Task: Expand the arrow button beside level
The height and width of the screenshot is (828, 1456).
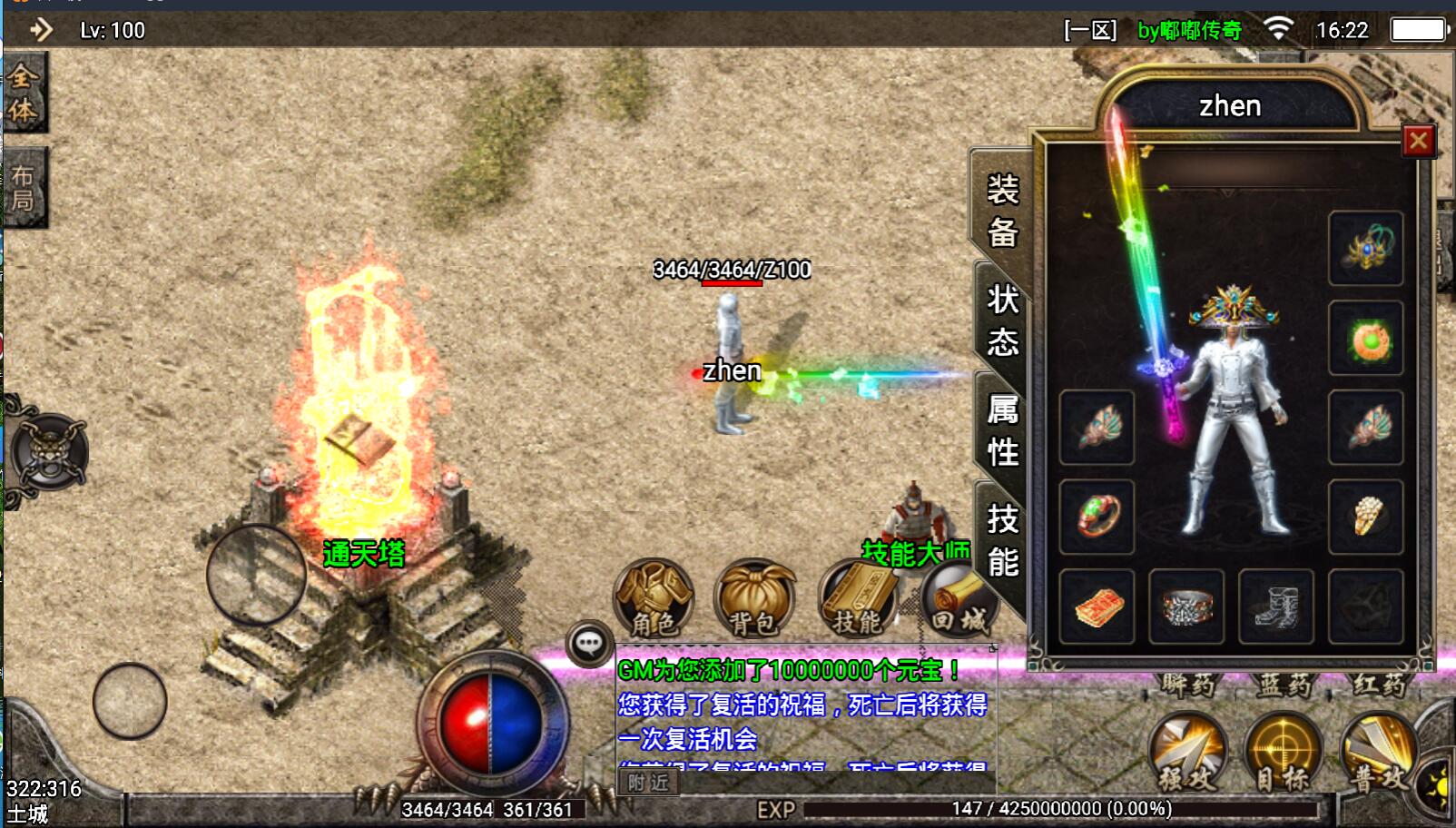Action: click(41, 30)
